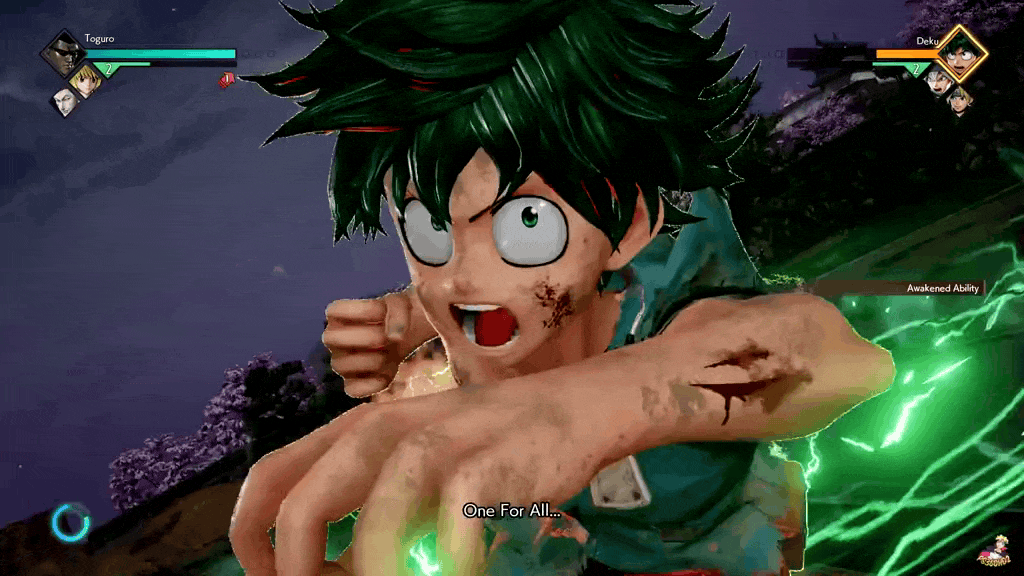The width and height of the screenshot is (1024, 576).
Task: Select the Awakened Ability banner
Action: pyautogui.click(x=943, y=288)
